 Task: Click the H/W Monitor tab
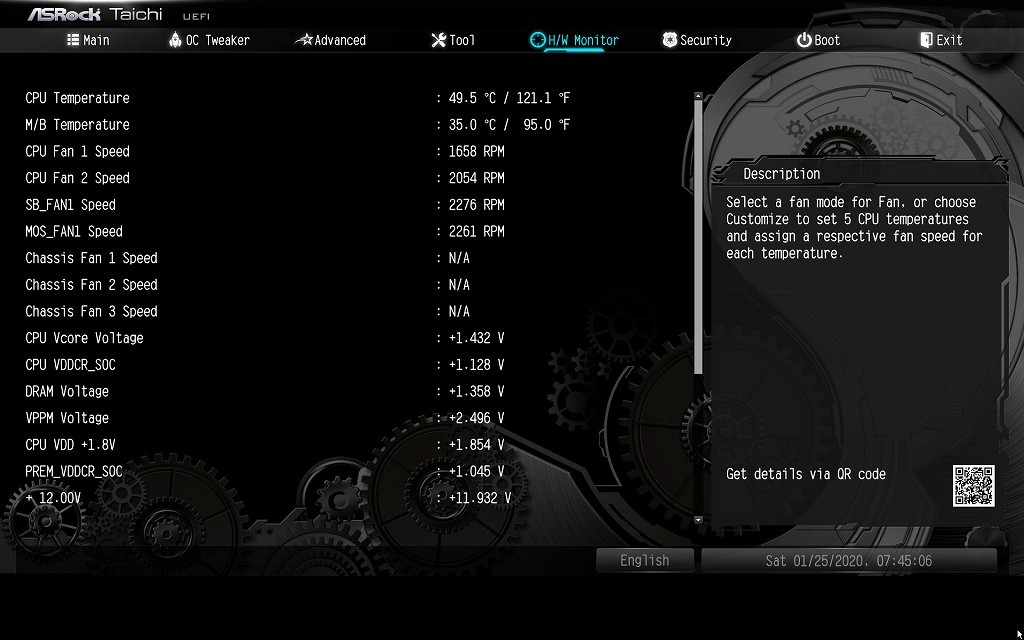574,40
